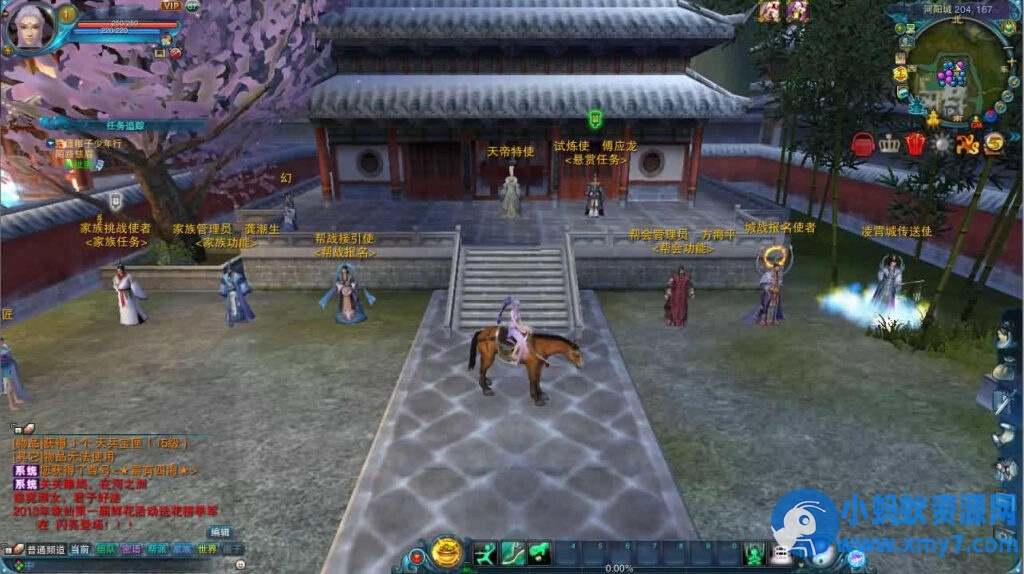The height and width of the screenshot is (574, 1024).
Task: Open the red gift box icon
Action: click(x=915, y=144)
